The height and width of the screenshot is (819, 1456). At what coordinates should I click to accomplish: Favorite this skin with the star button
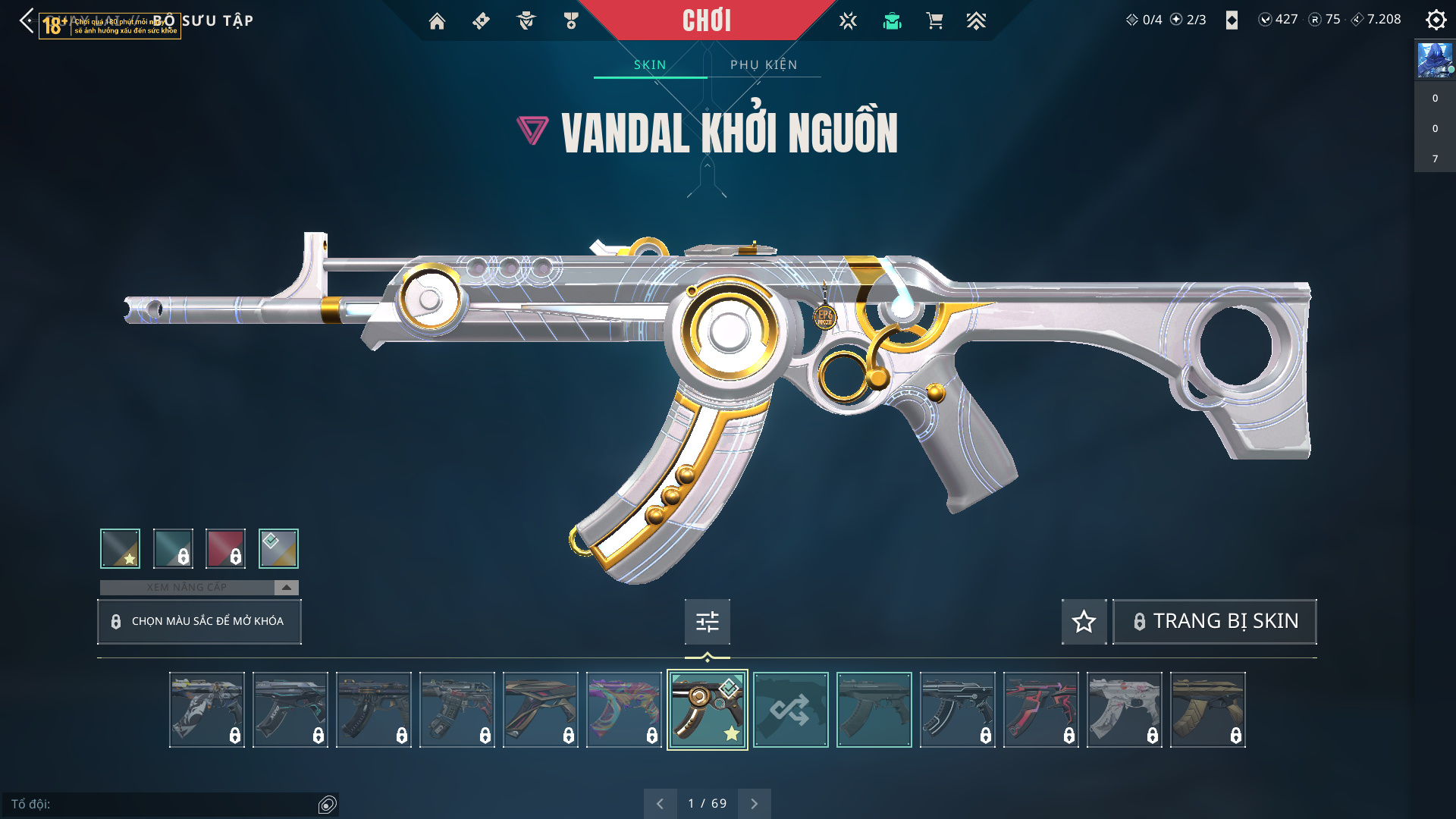[1084, 622]
